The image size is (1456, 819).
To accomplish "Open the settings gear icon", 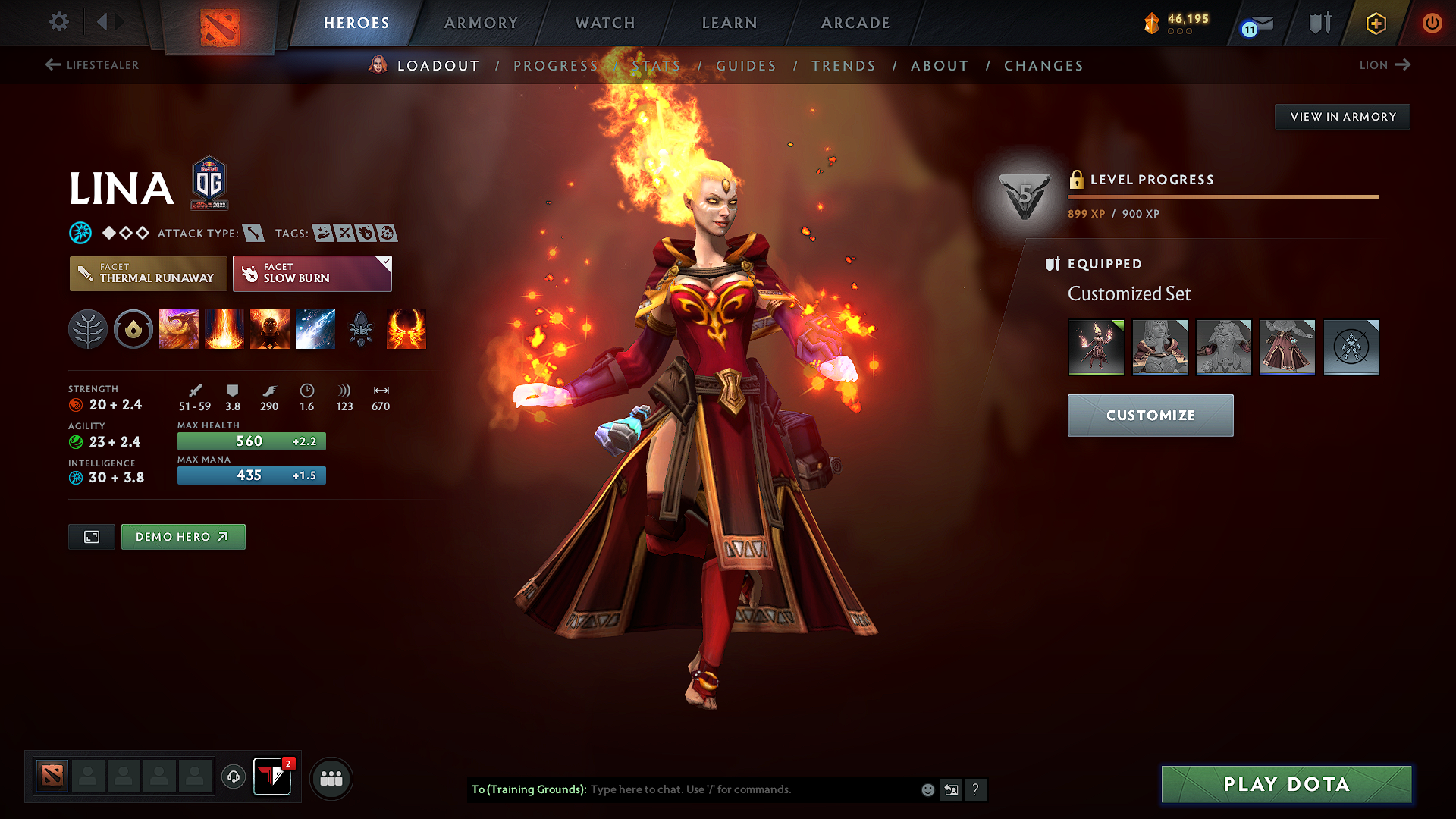I will (x=58, y=22).
